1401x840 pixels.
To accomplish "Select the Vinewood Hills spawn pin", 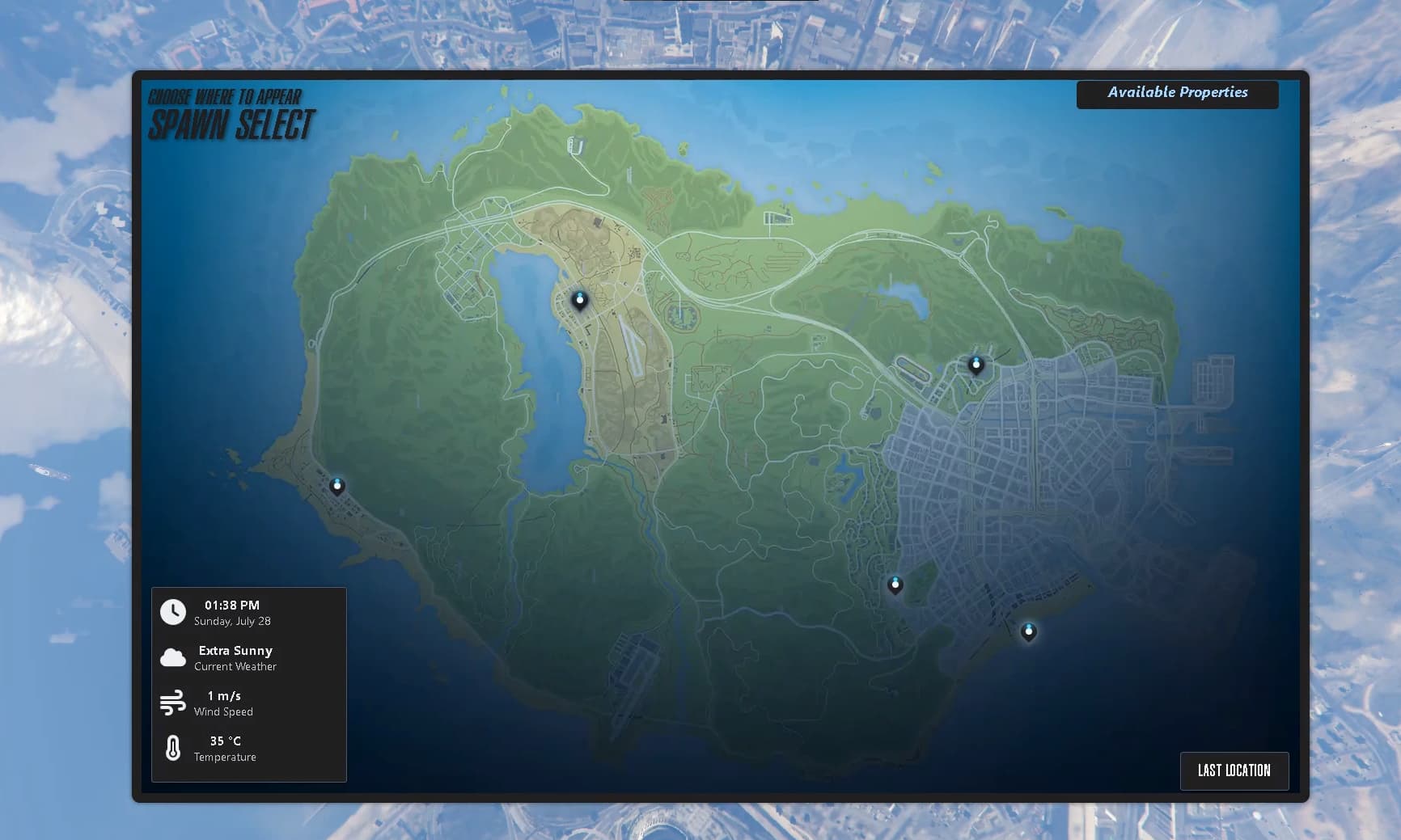I will (x=976, y=365).
